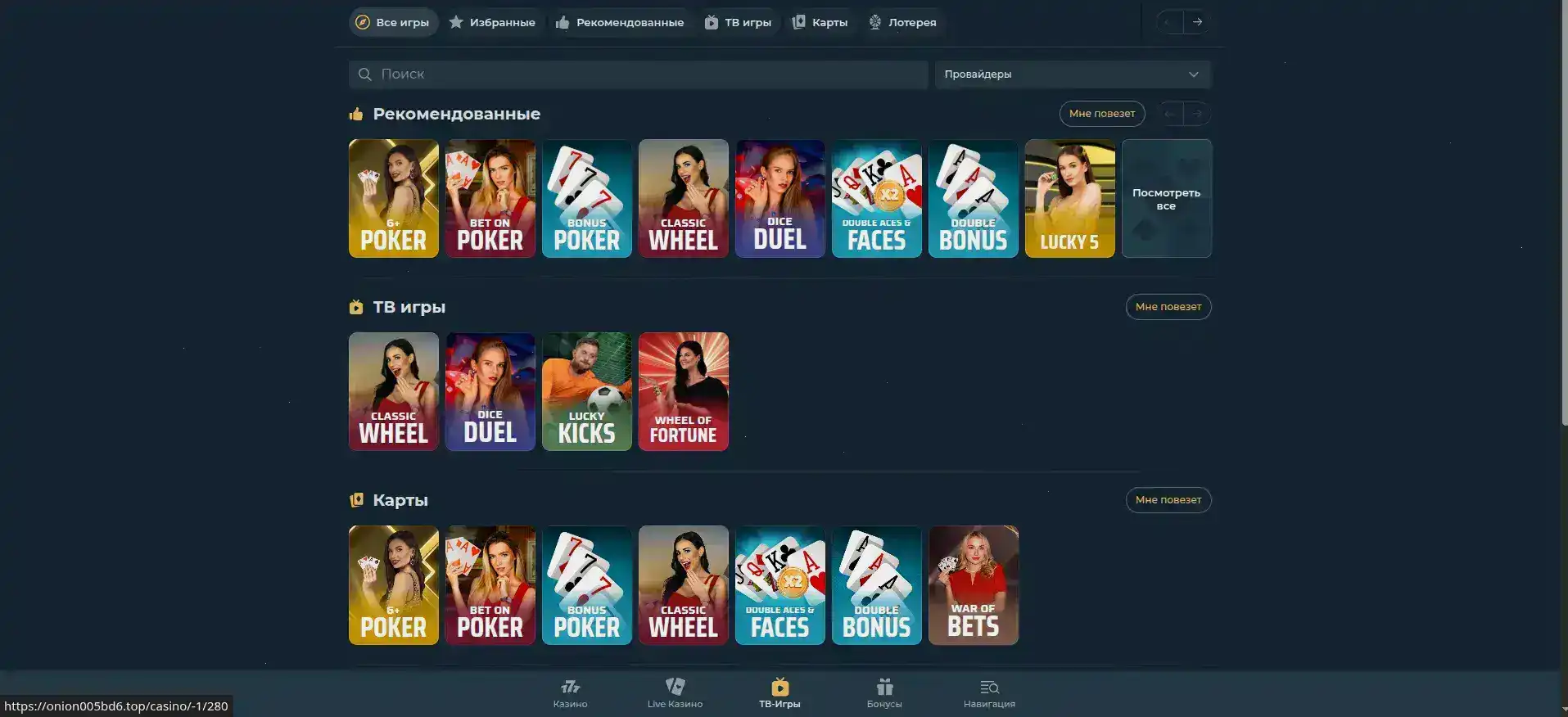Image resolution: width=1568 pixels, height=717 pixels.
Task: Launch the Lucky Kicks TV game
Action: [586, 391]
